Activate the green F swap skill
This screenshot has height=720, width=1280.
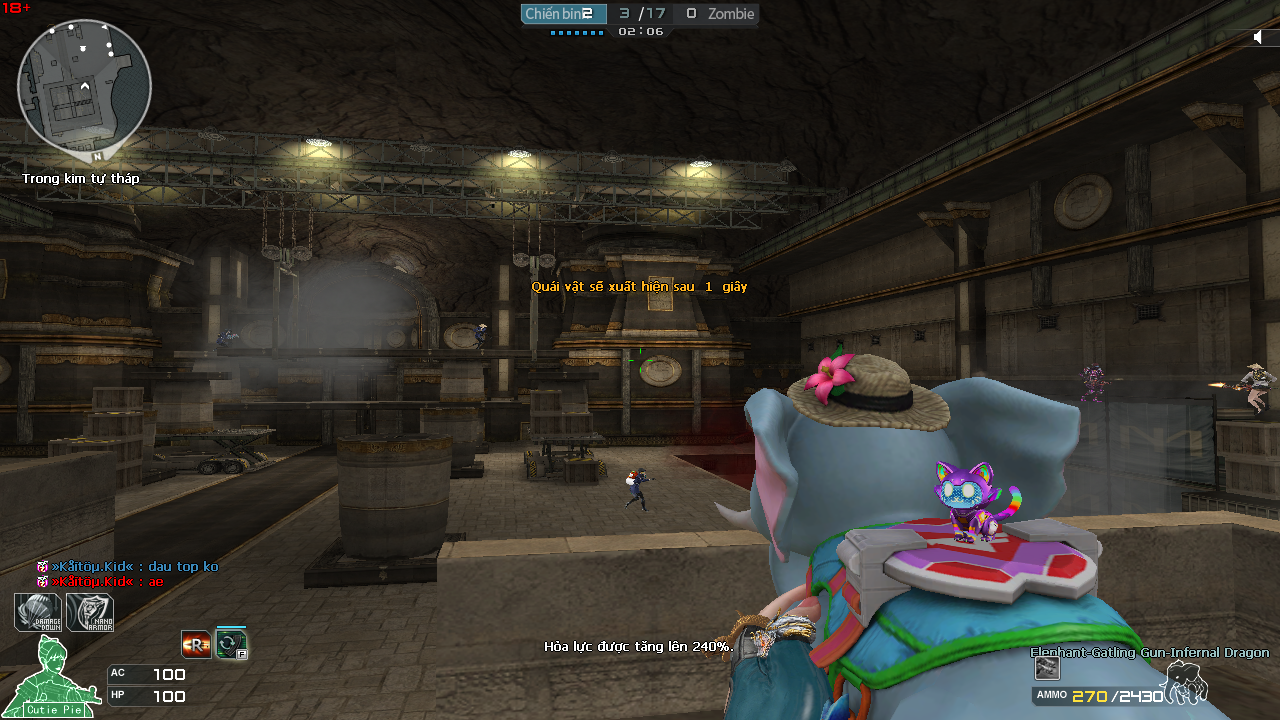pos(231,644)
